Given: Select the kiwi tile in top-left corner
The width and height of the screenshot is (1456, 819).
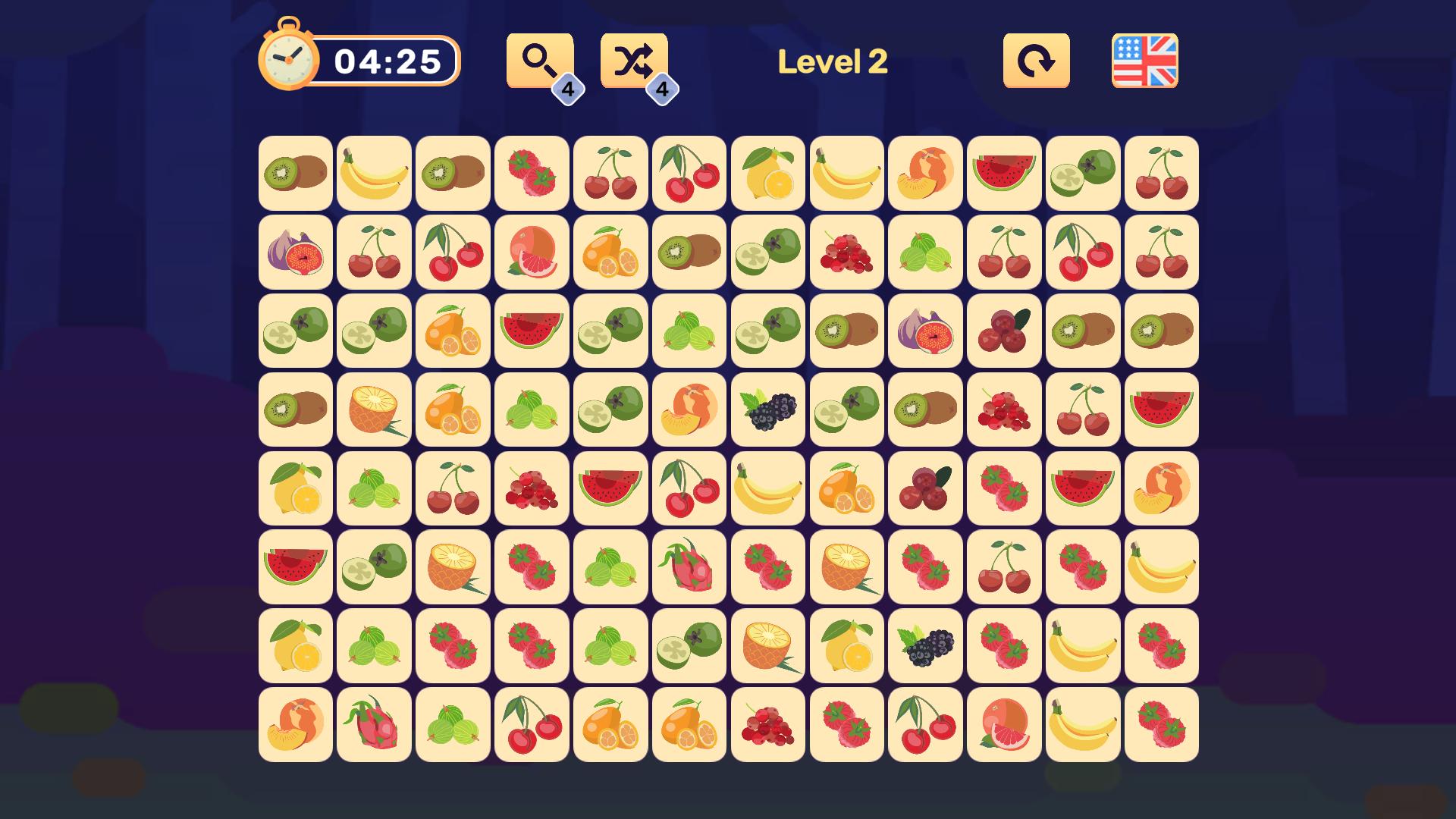Looking at the screenshot, I should (293, 173).
